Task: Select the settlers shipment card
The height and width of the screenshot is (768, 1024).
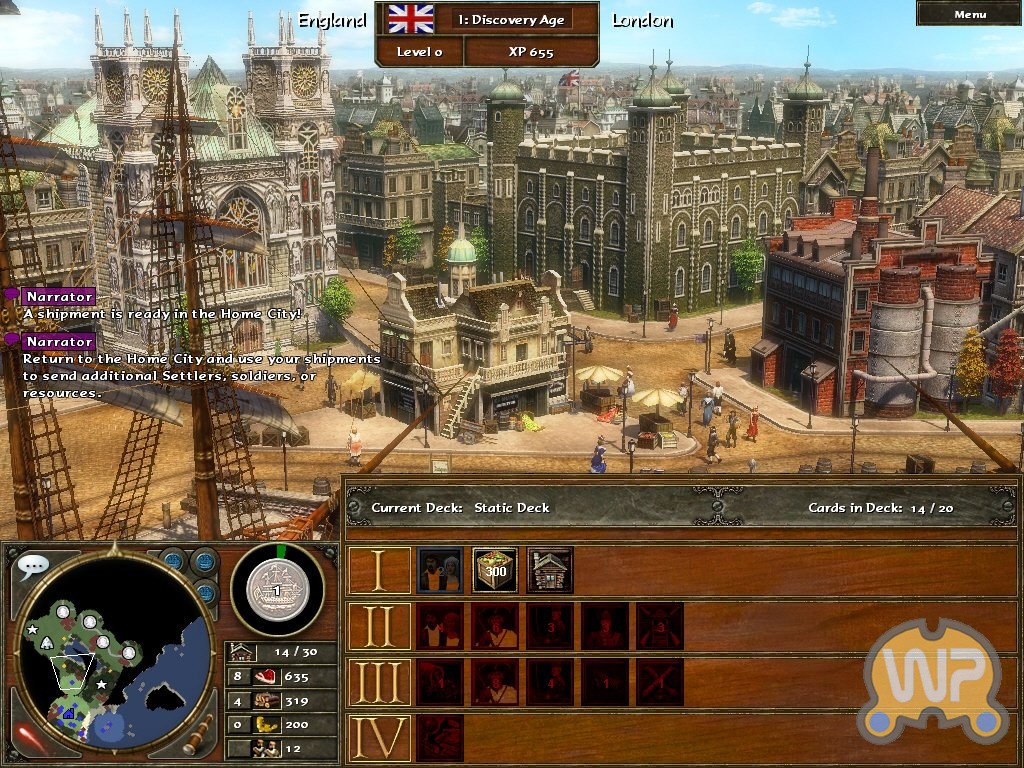Action: coord(440,570)
